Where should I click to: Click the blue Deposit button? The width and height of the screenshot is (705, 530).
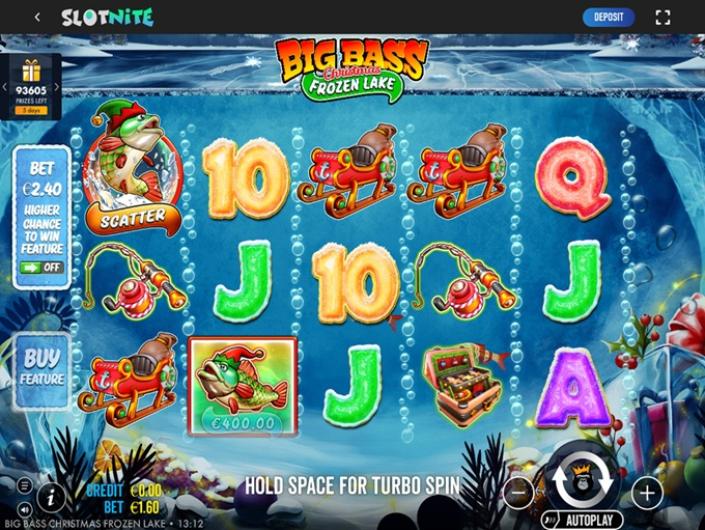[x=608, y=17]
